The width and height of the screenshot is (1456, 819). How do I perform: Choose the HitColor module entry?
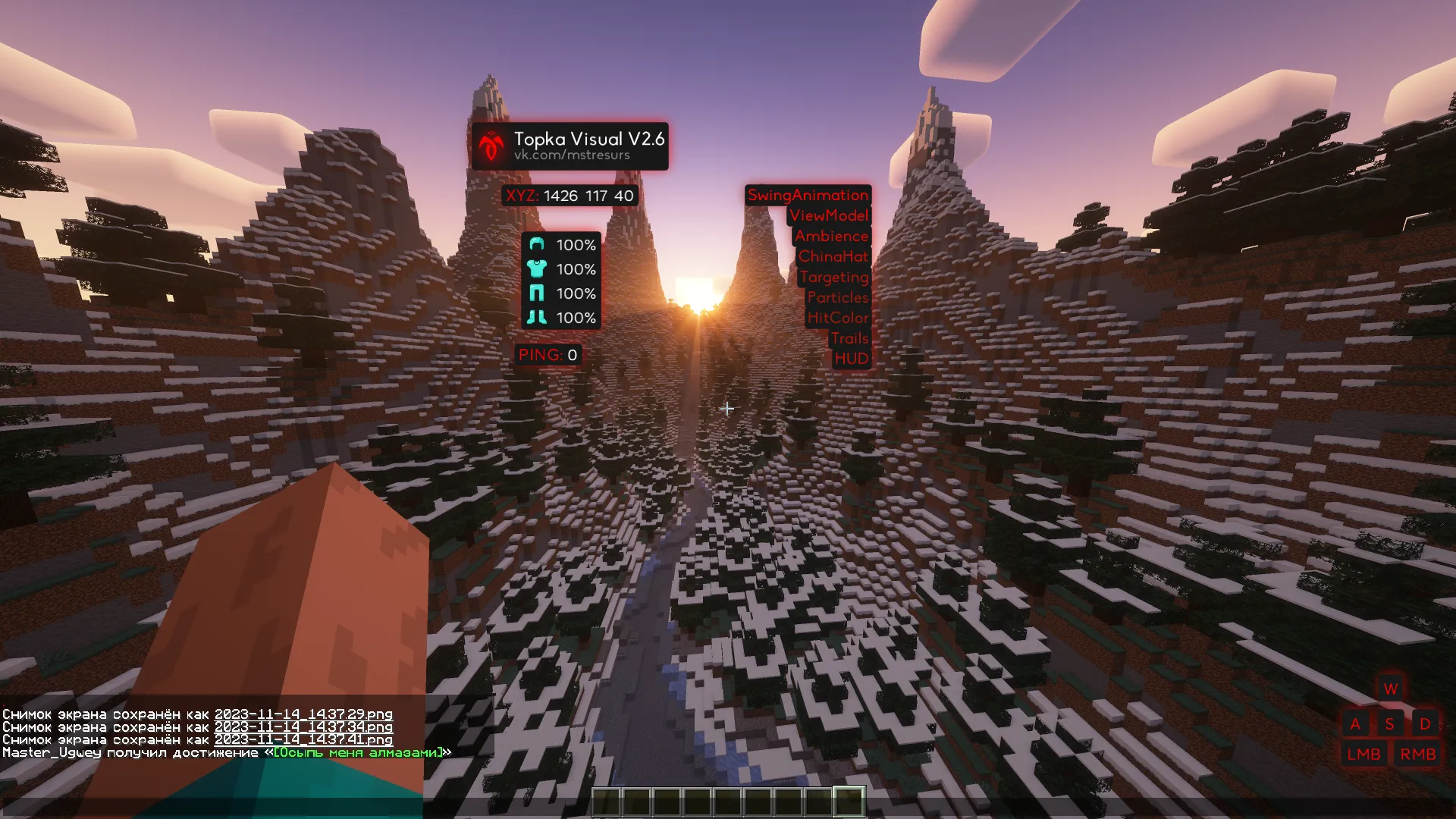click(838, 318)
